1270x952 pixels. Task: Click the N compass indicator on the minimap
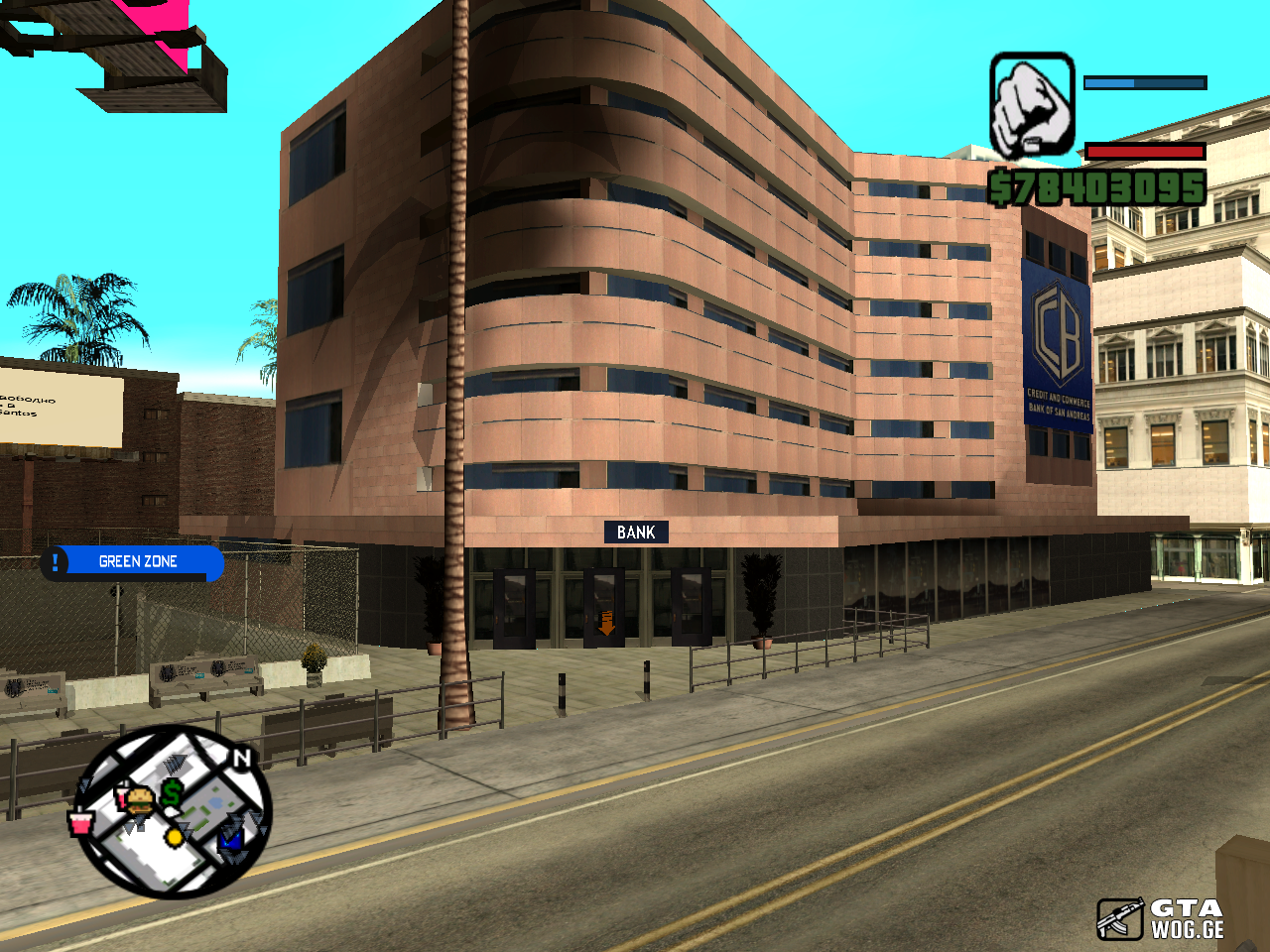(241, 759)
